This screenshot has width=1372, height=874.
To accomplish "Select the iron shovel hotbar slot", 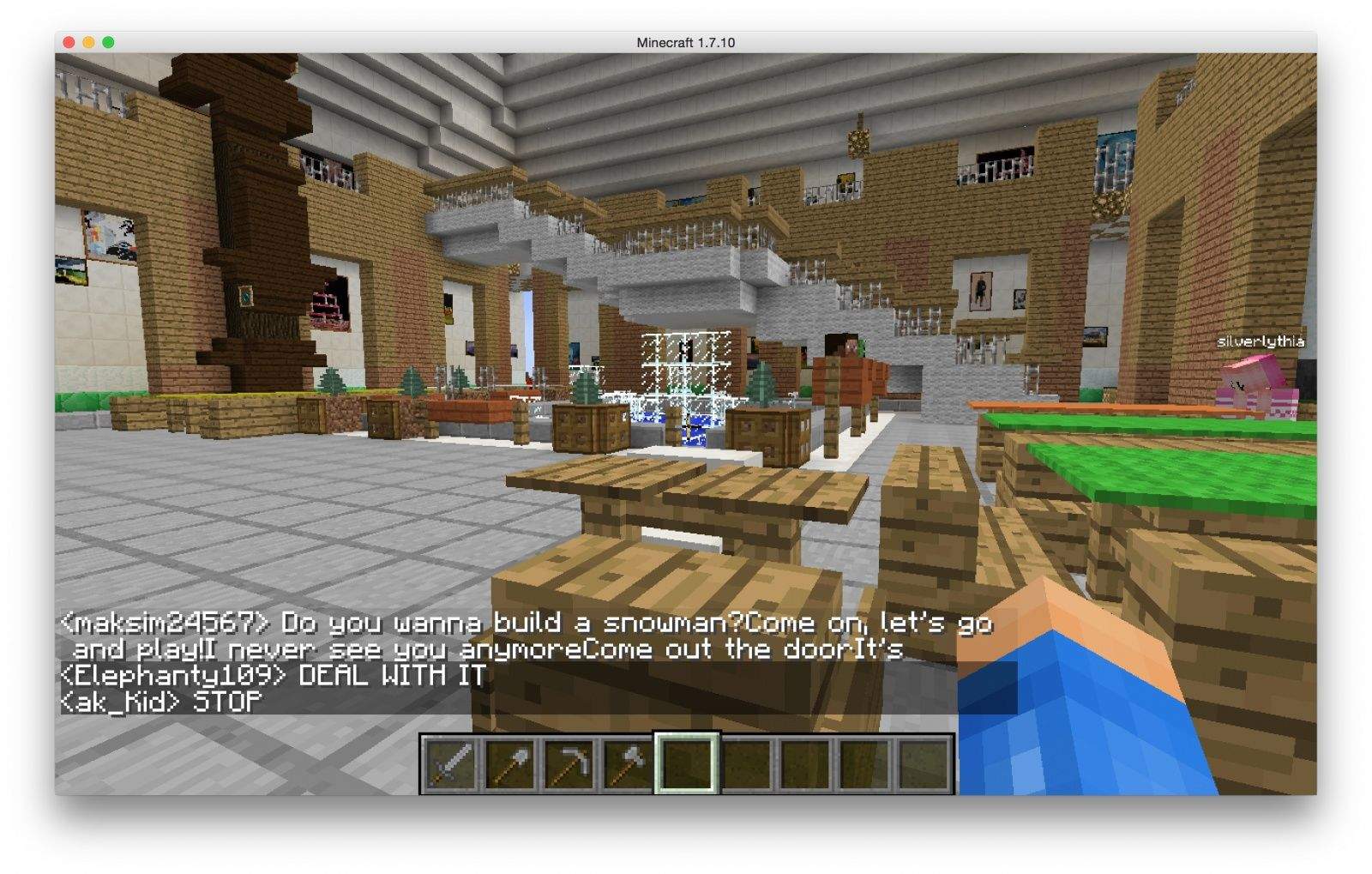I will [x=510, y=762].
